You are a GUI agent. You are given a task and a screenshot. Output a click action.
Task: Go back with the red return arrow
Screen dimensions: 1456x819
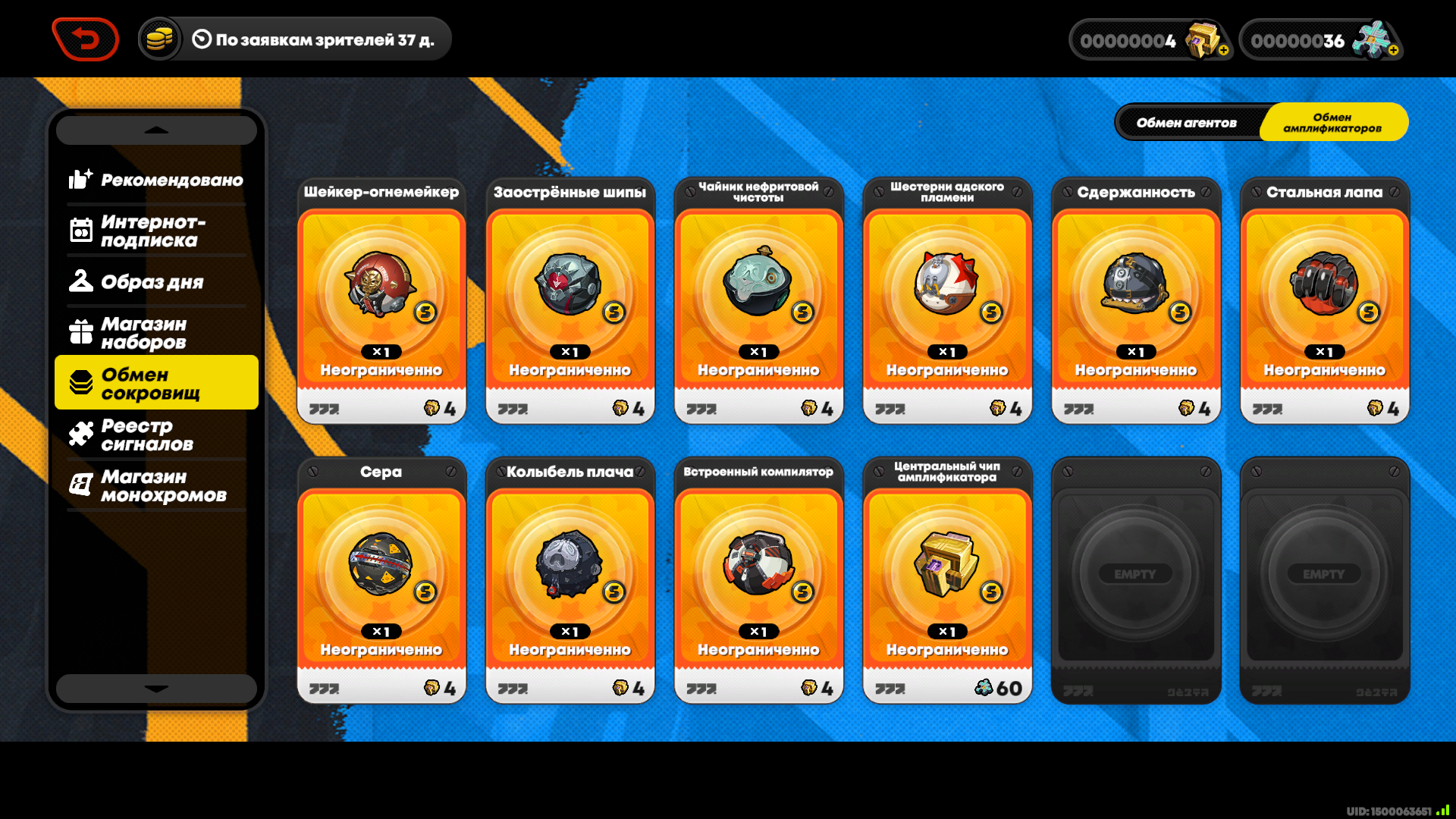[86, 39]
